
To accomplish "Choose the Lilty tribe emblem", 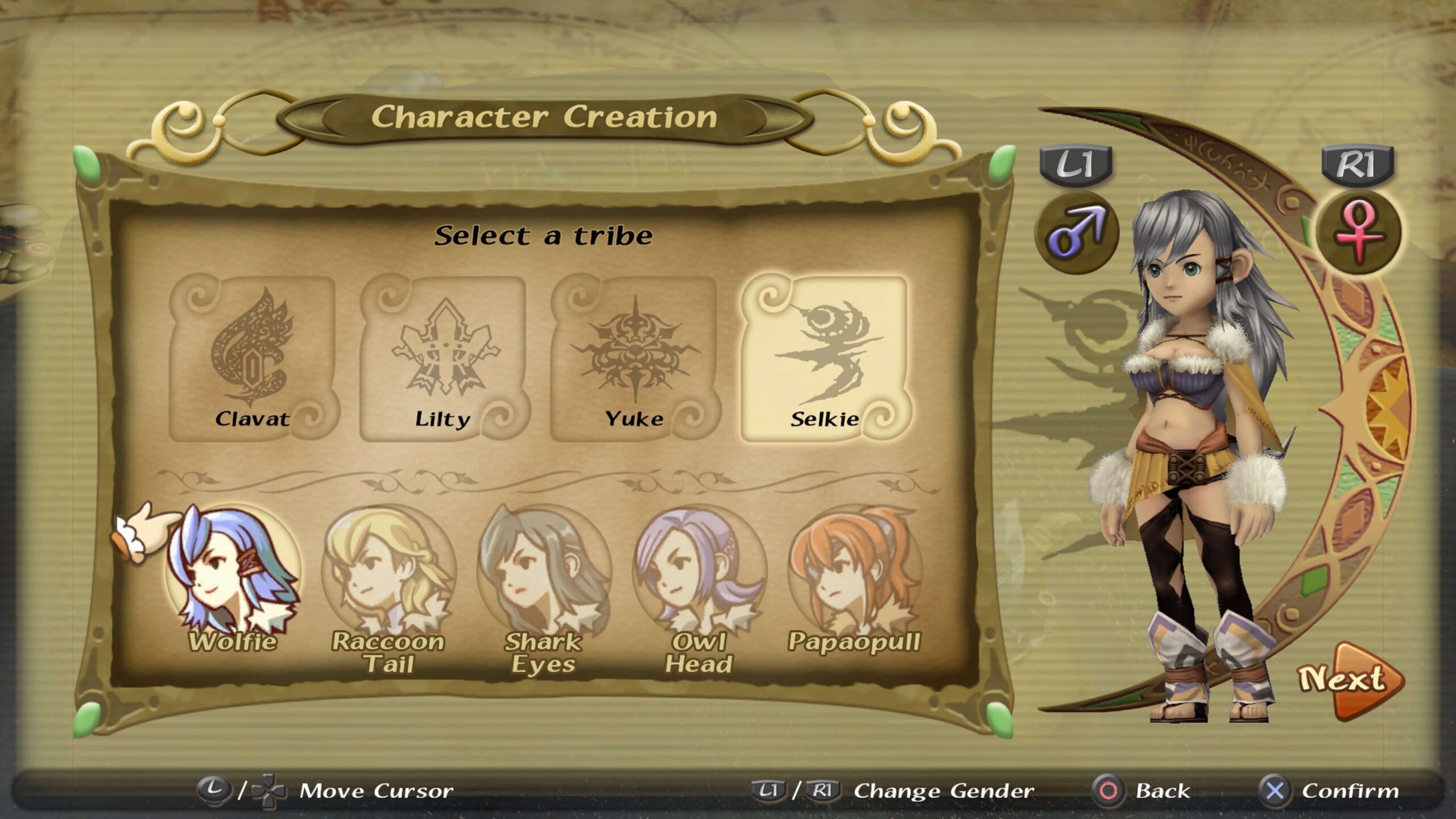I will (444, 358).
